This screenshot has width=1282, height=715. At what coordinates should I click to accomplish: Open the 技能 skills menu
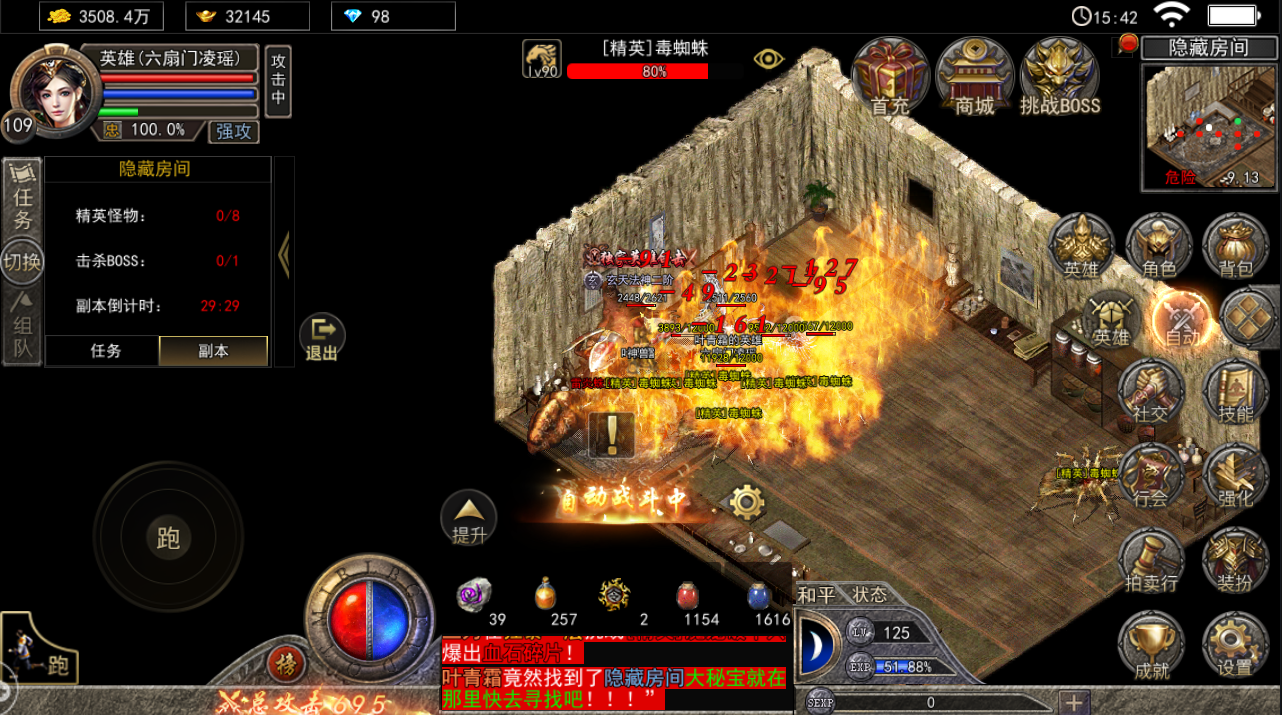(x=1235, y=393)
